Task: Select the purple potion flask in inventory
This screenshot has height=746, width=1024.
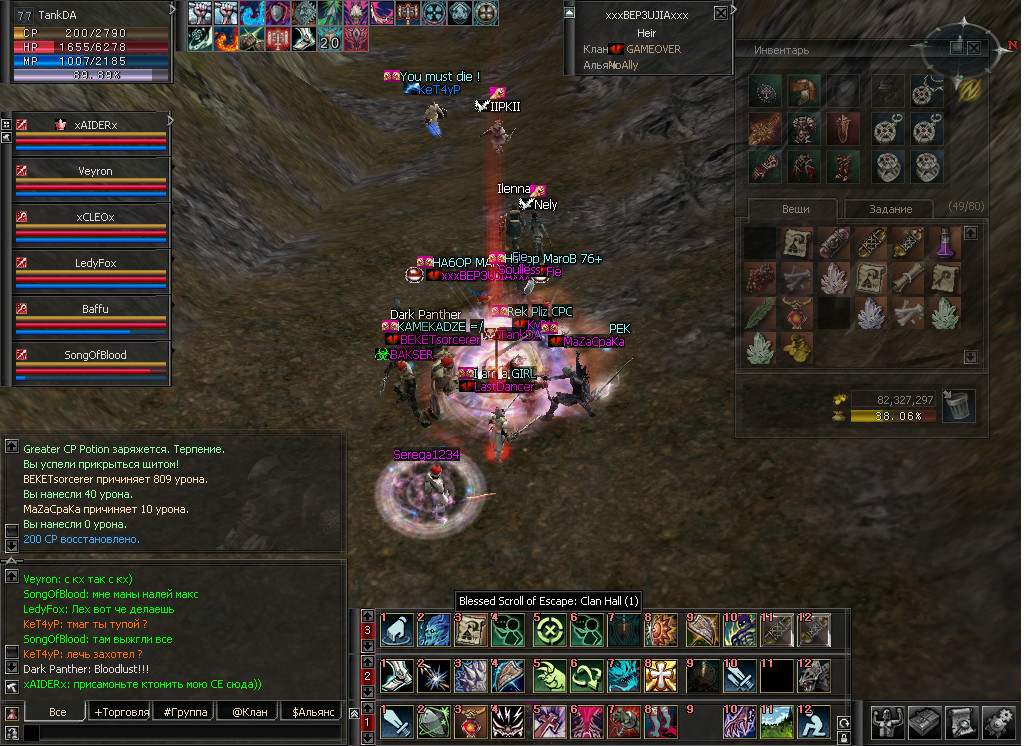Action: pyautogui.click(x=945, y=242)
